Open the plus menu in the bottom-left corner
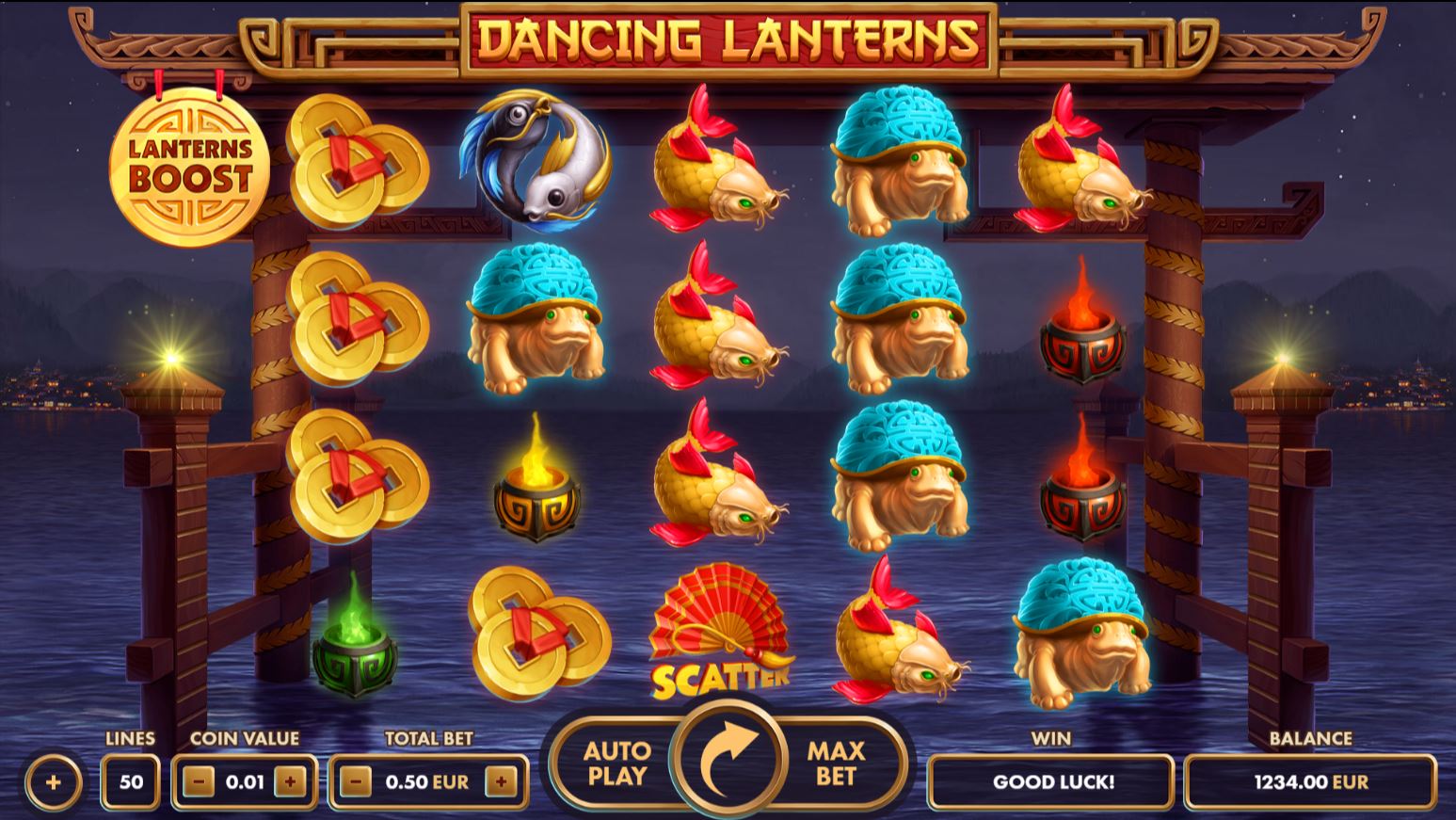The height and width of the screenshot is (820, 1456). 52,780
